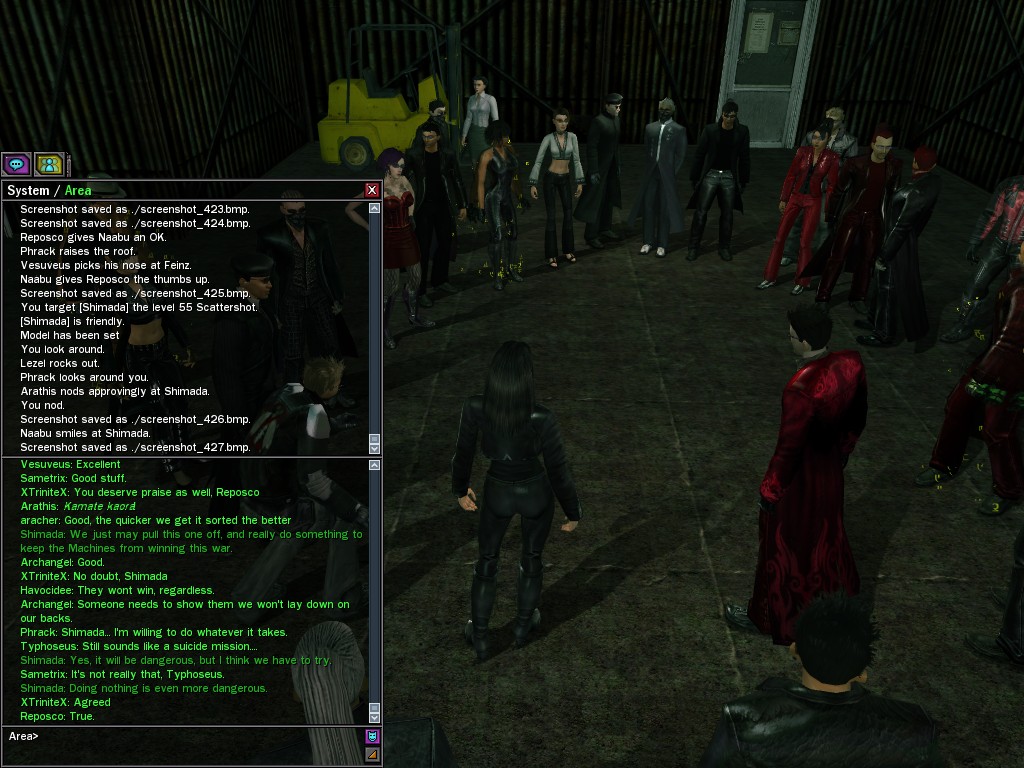Viewport: 1024px width, 768px height.
Task: Select the Area tab in chat header
Action: point(78,190)
